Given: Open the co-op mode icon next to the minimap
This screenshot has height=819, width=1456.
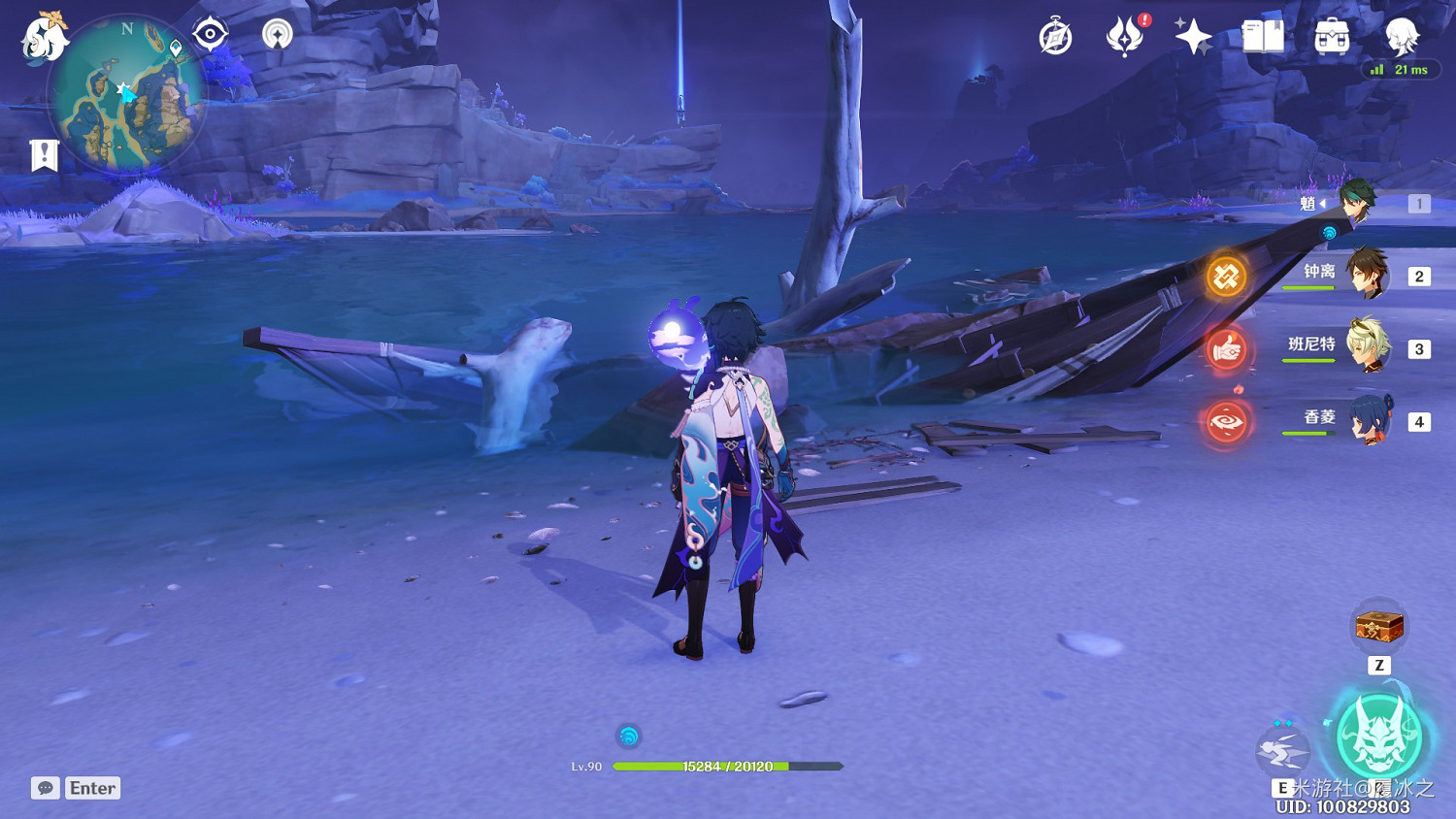Looking at the screenshot, I should click(x=278, y=35).
